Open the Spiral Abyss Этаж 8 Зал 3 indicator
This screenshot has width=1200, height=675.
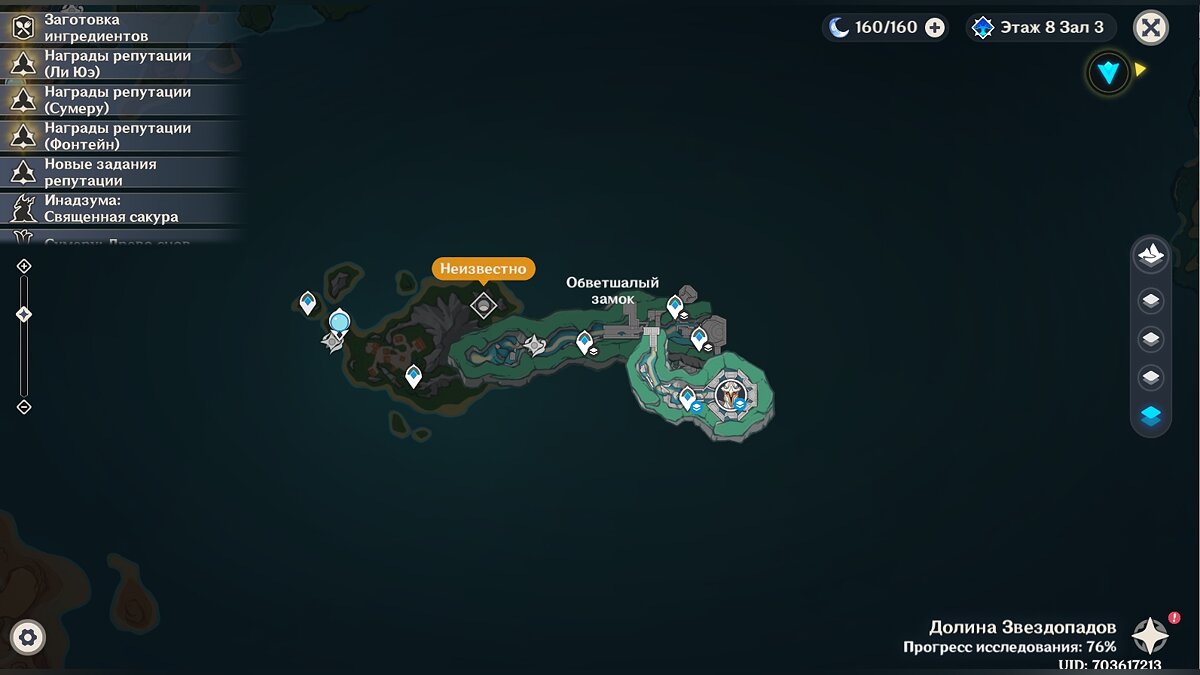(1039, 28)
